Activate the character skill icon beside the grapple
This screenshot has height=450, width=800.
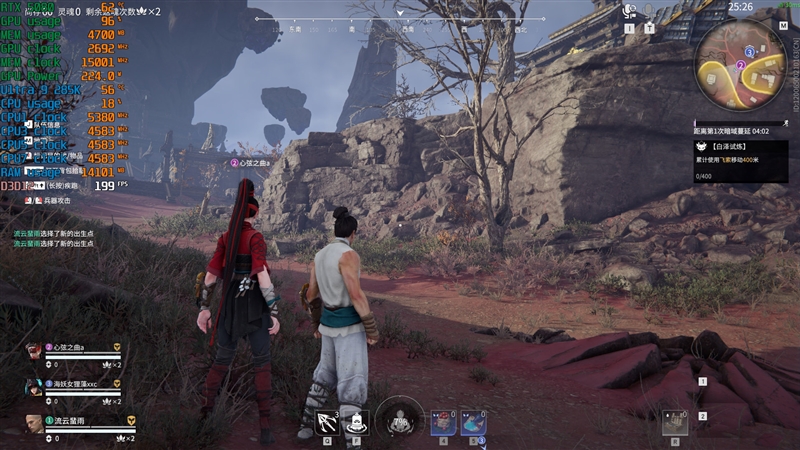coord(357,423)
